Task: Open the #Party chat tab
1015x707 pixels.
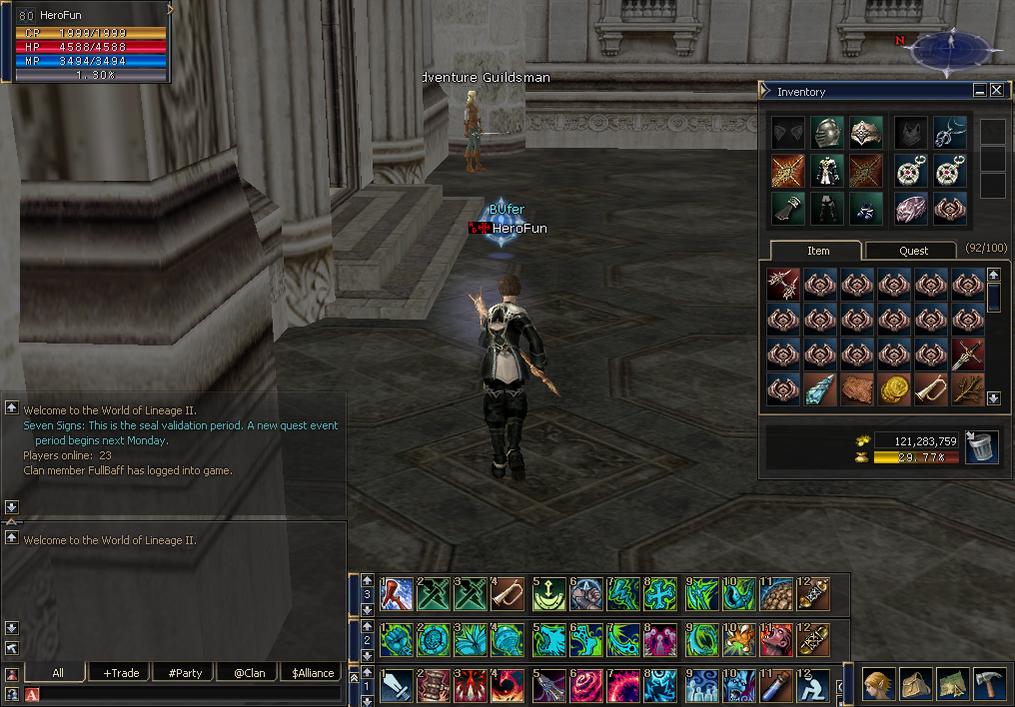Action: [x=185, y=673]
